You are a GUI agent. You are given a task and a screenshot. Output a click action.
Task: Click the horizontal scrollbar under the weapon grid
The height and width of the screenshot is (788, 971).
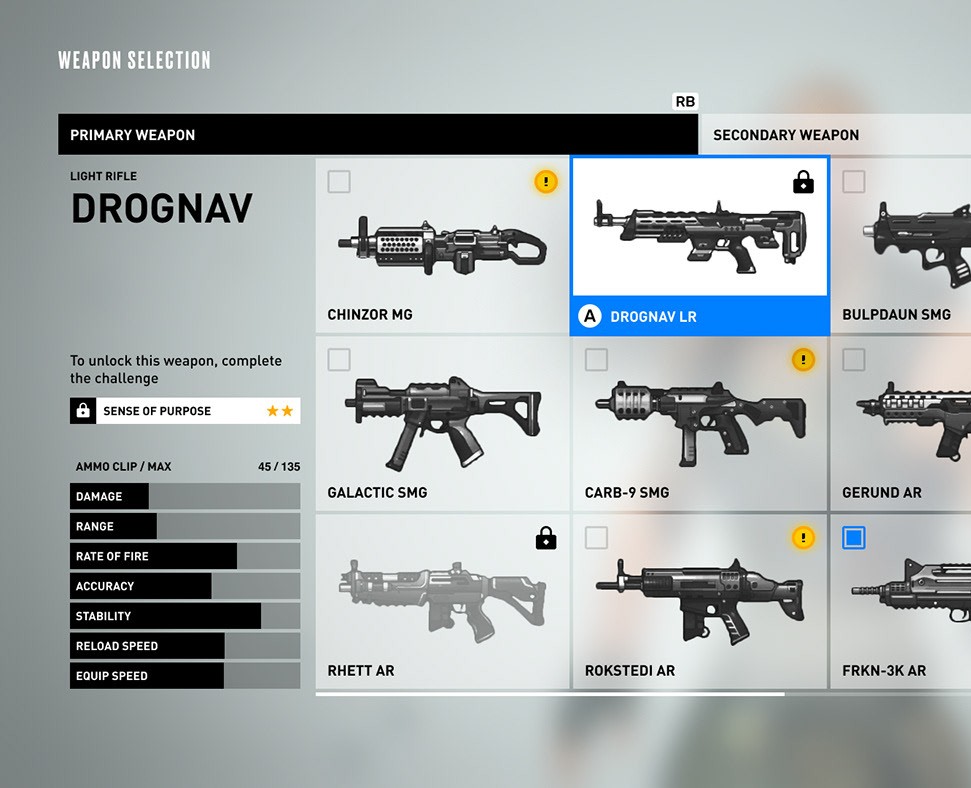click(550, 693)
